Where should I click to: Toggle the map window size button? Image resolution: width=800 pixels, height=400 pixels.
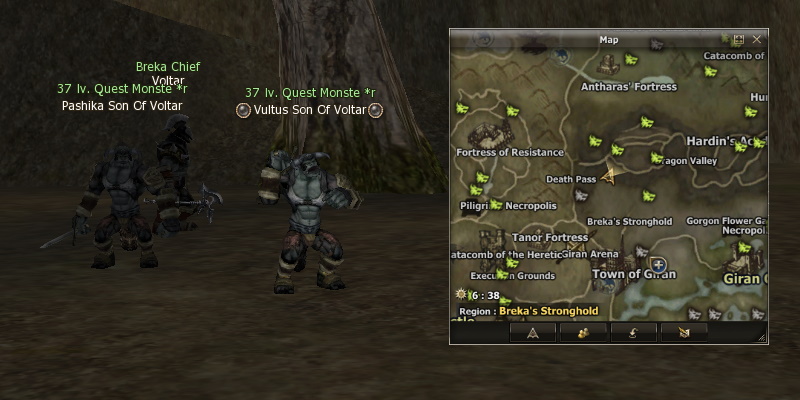(738, 40)
